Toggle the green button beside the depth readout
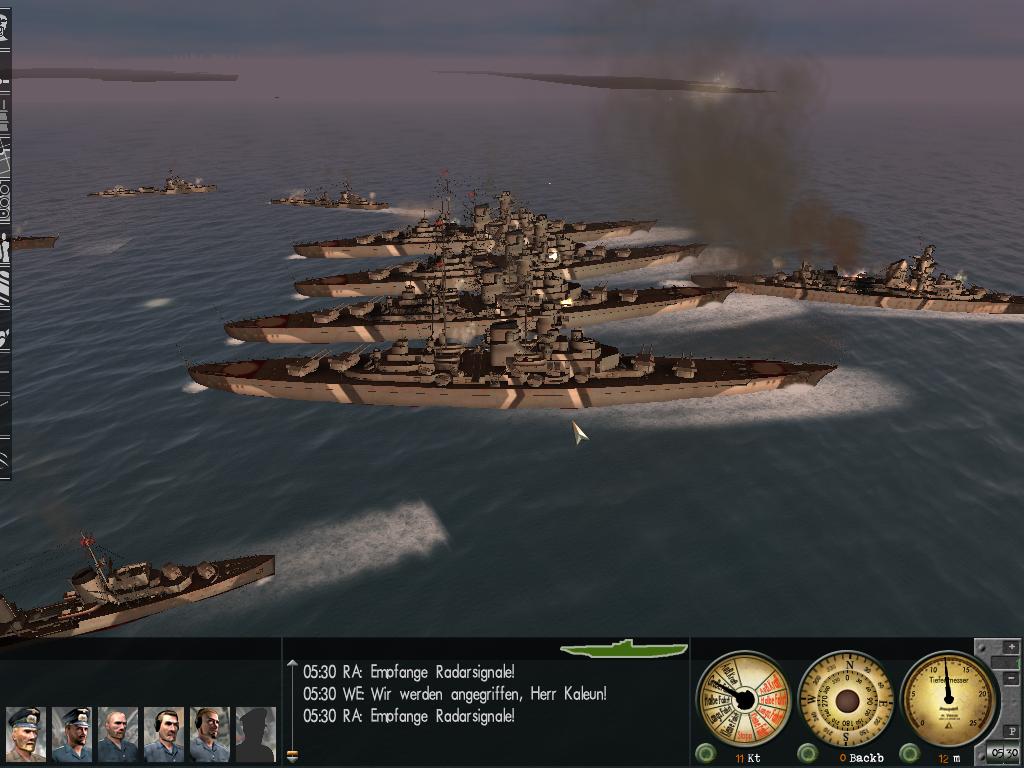The height and width of the screenshot is (768, 1024). [909, 753]
